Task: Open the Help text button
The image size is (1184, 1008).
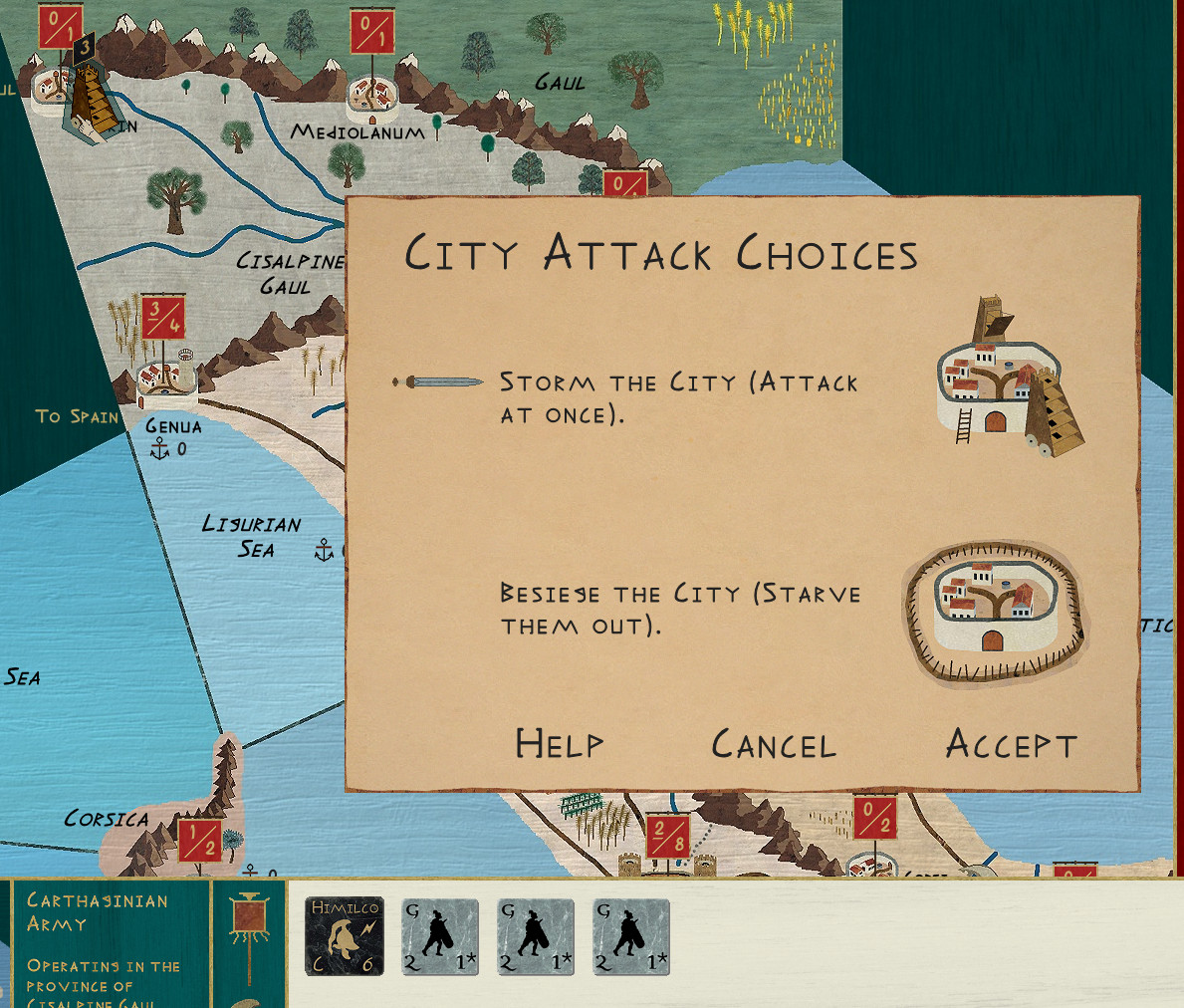Action: (559, 744)
